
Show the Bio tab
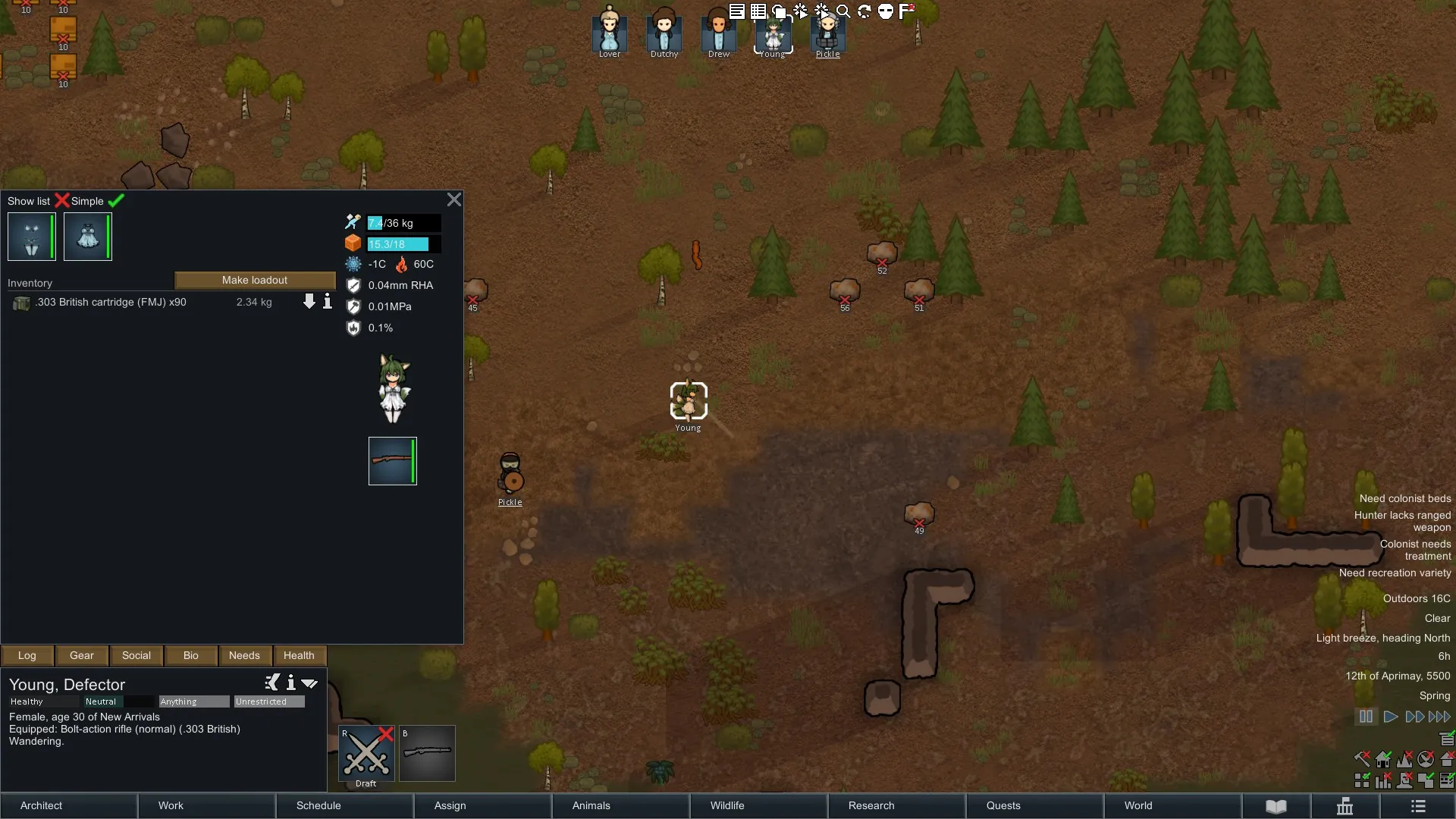[x=191, y=656]
